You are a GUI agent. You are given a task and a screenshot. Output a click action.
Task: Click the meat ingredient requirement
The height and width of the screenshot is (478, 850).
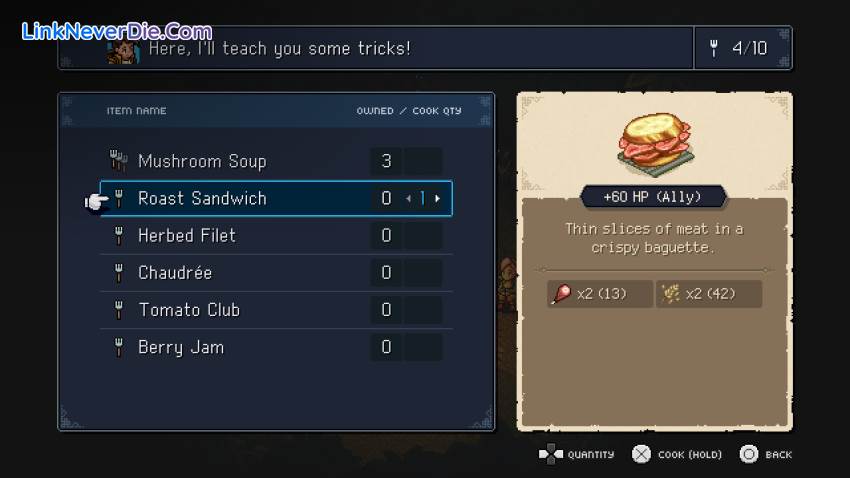click(x=600, y=294)
